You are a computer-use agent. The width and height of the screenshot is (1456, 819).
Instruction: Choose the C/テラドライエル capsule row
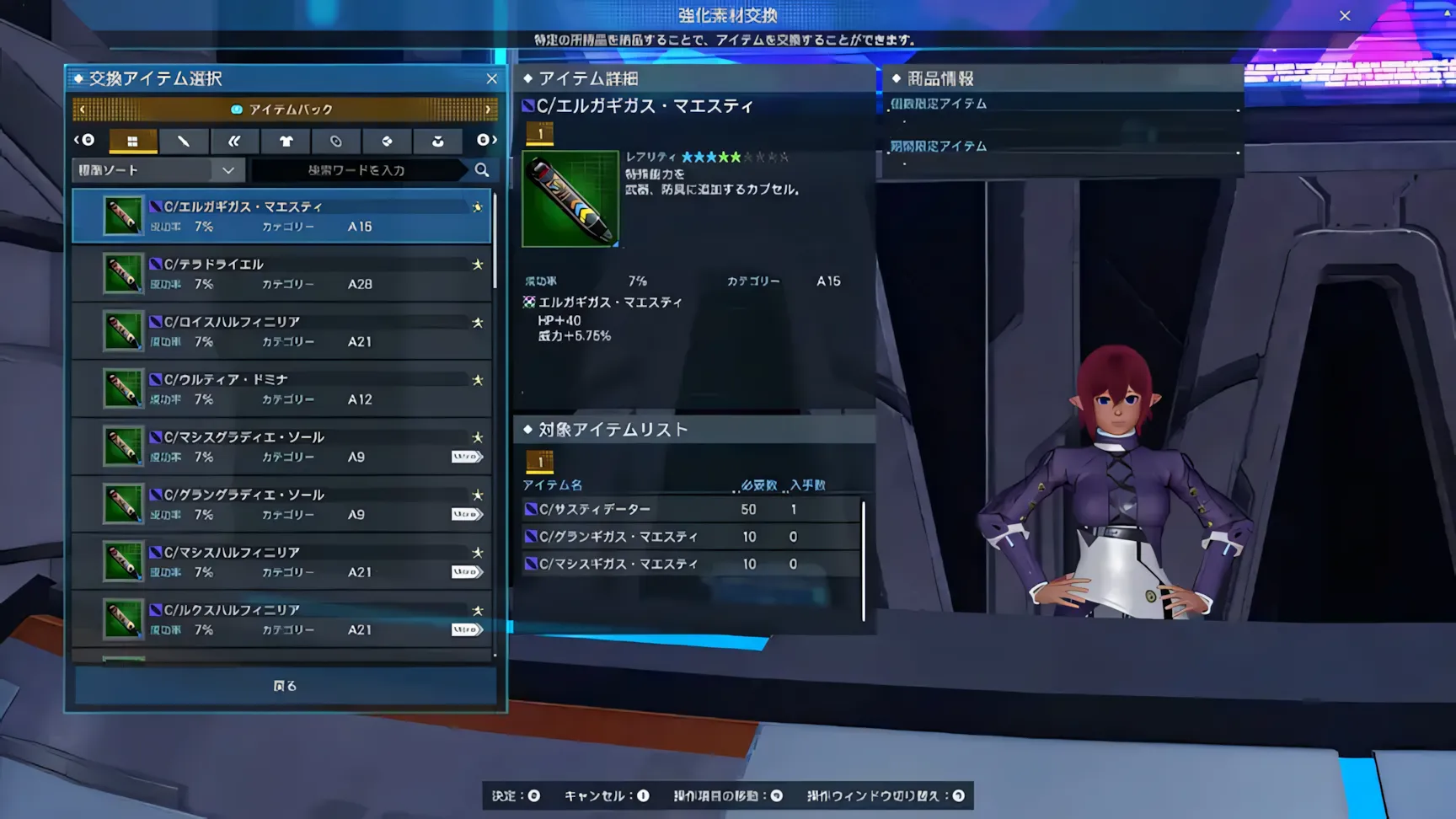[x=281, y=274]
